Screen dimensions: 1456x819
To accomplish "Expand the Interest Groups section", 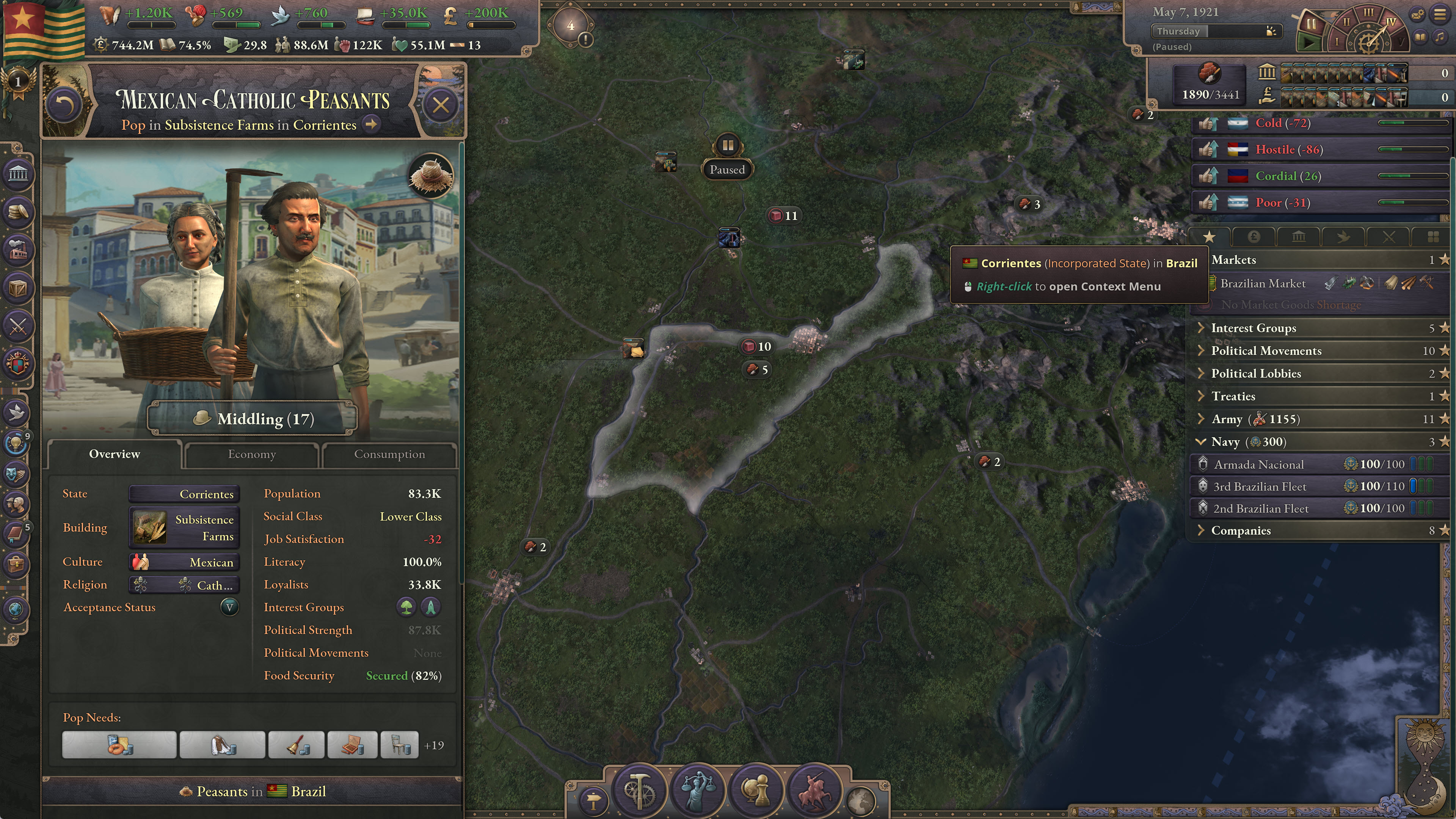I will click(1202, 328).
